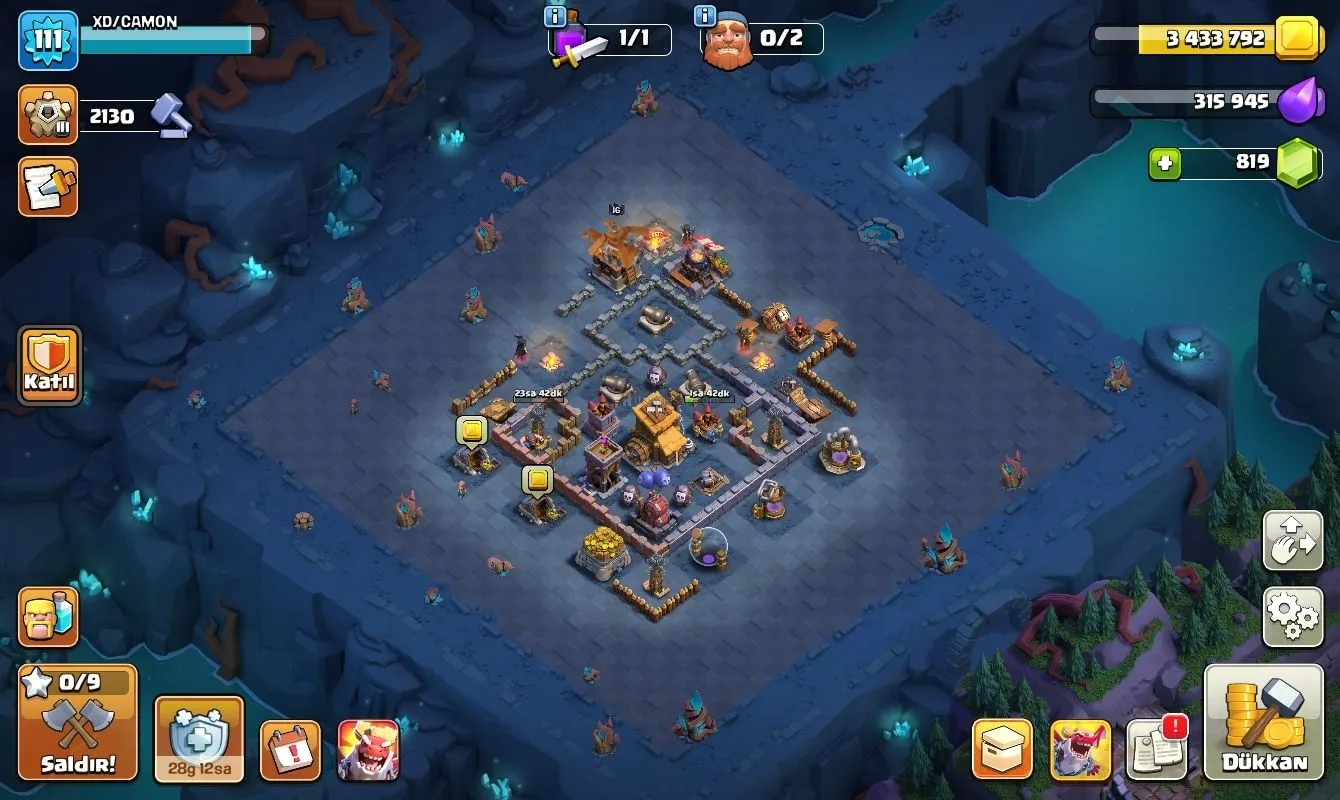Screen dimensions: 1340x800
Task: Open the events calendar icon
Action: [x=290, y=750]
